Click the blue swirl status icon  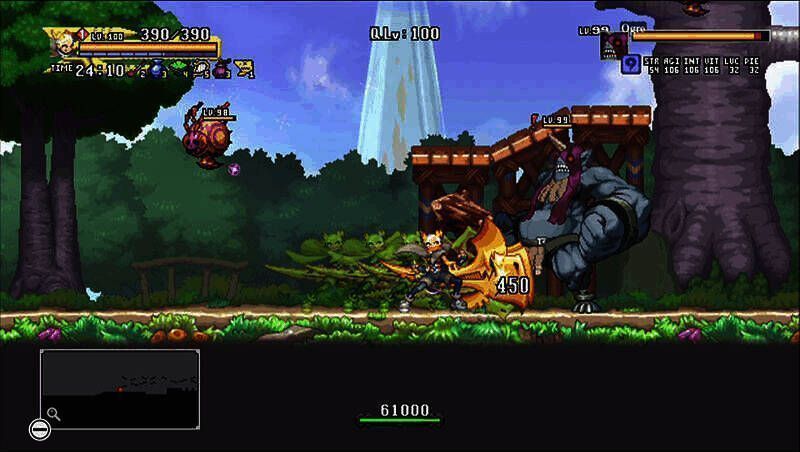630,65
